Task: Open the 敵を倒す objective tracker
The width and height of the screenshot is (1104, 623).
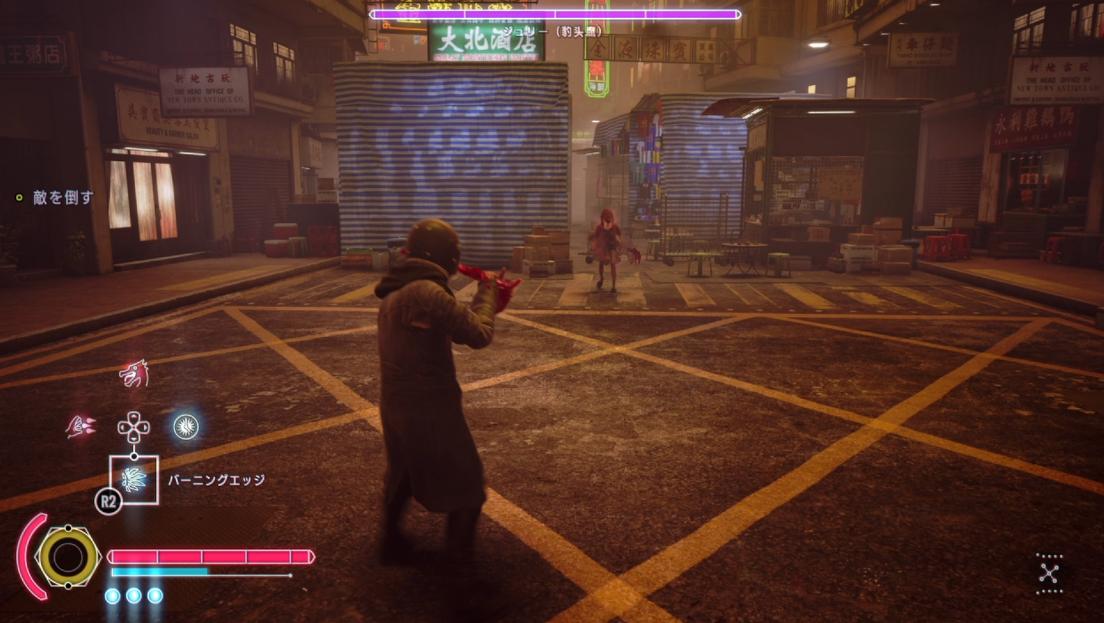Action: click(x=62, y=198)
